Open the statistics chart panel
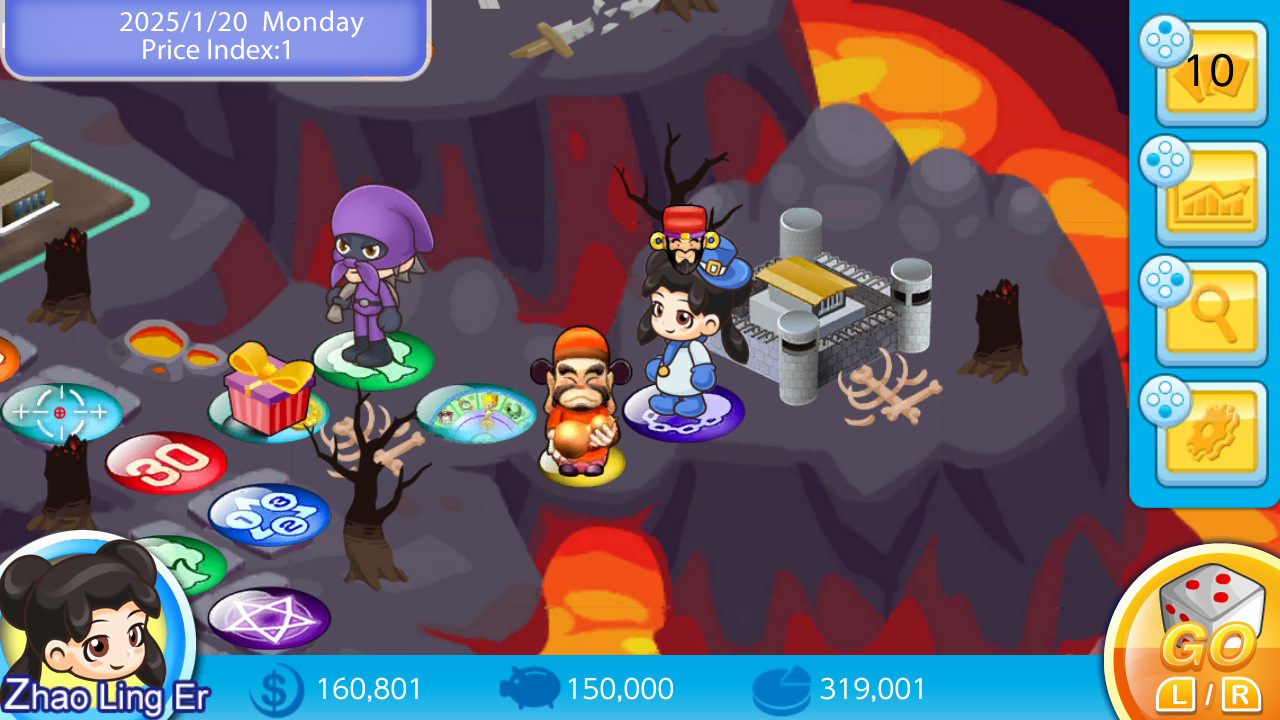1280x720 pixels. pyautogui.click(x=1210, y=190)
